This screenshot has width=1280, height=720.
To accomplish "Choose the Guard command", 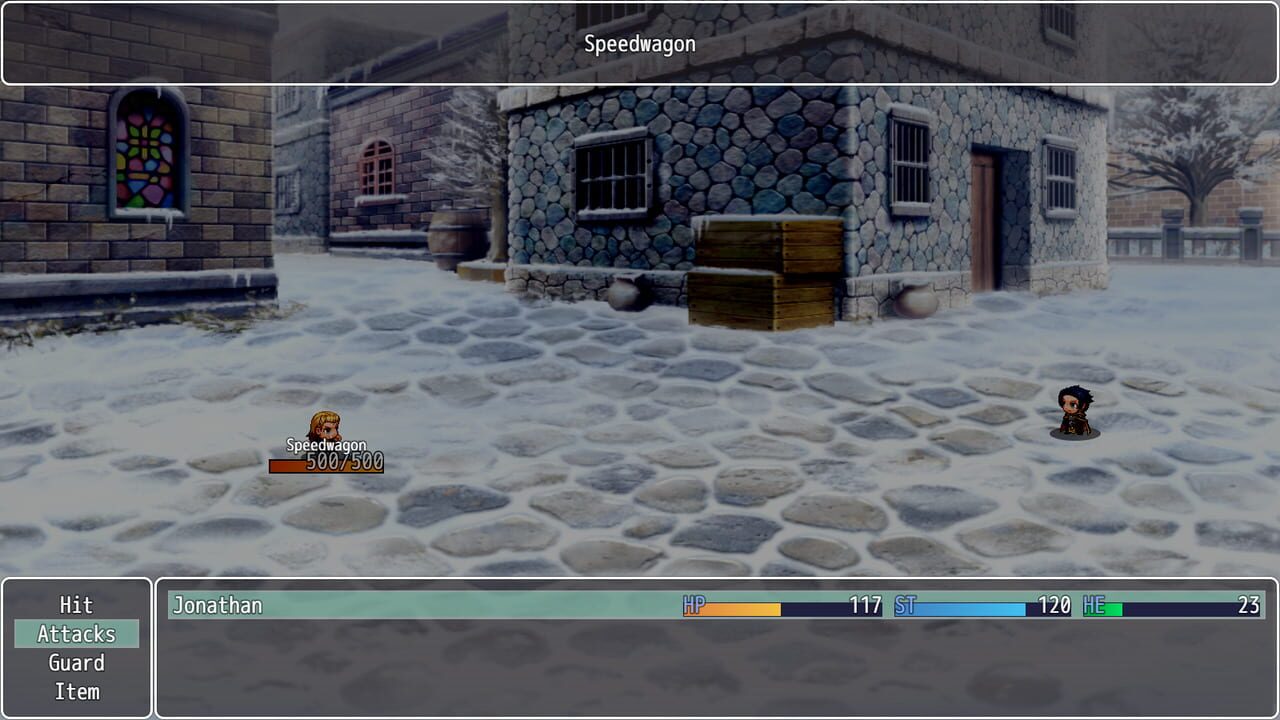I will (75, 662).
